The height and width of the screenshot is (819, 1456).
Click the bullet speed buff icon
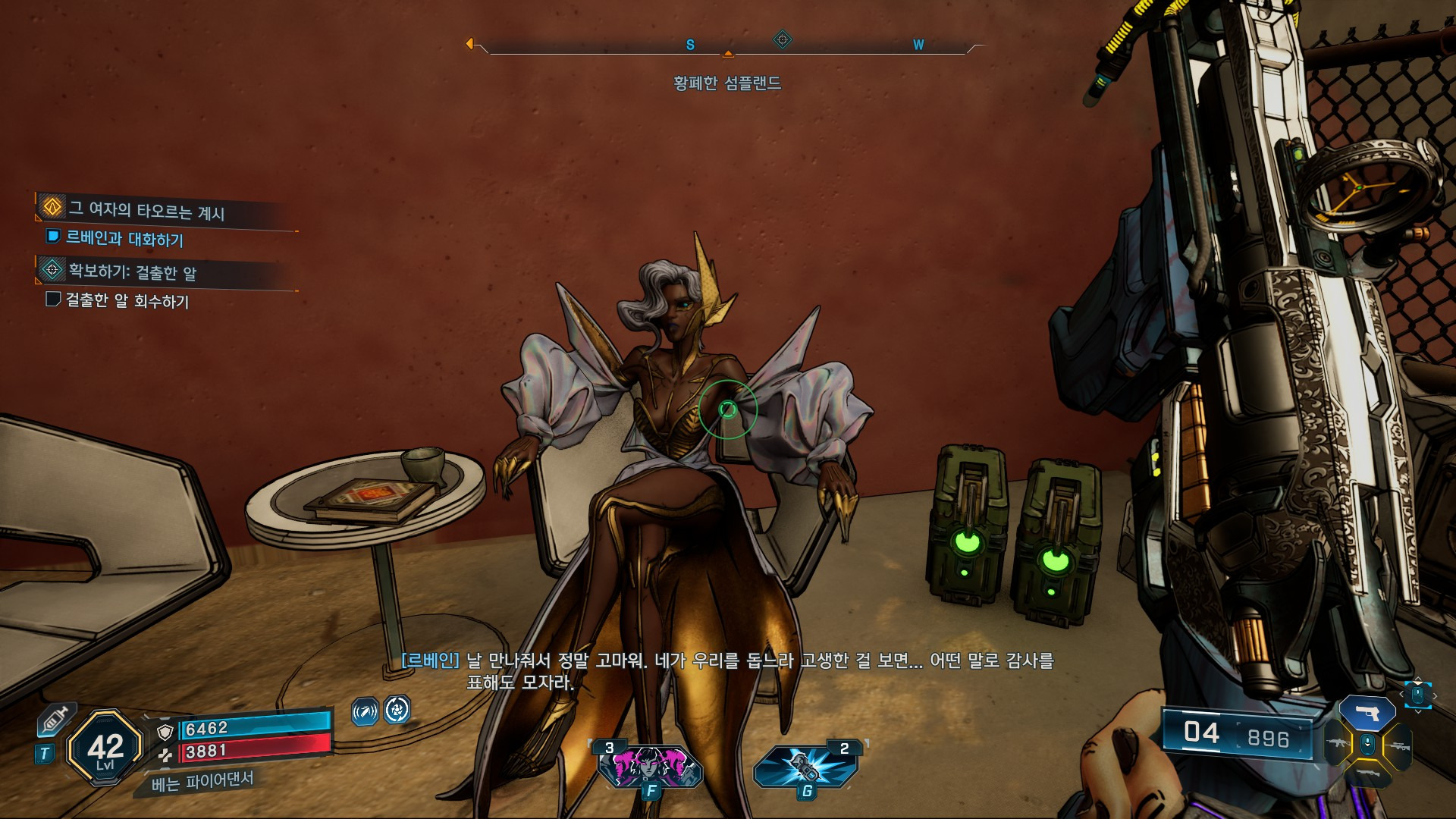365,711
